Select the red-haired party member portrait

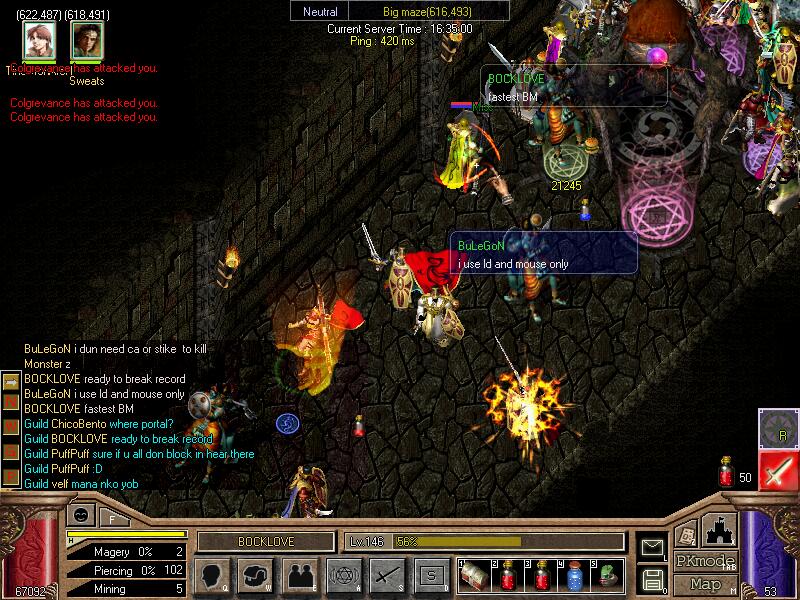[x=39, y=40]
